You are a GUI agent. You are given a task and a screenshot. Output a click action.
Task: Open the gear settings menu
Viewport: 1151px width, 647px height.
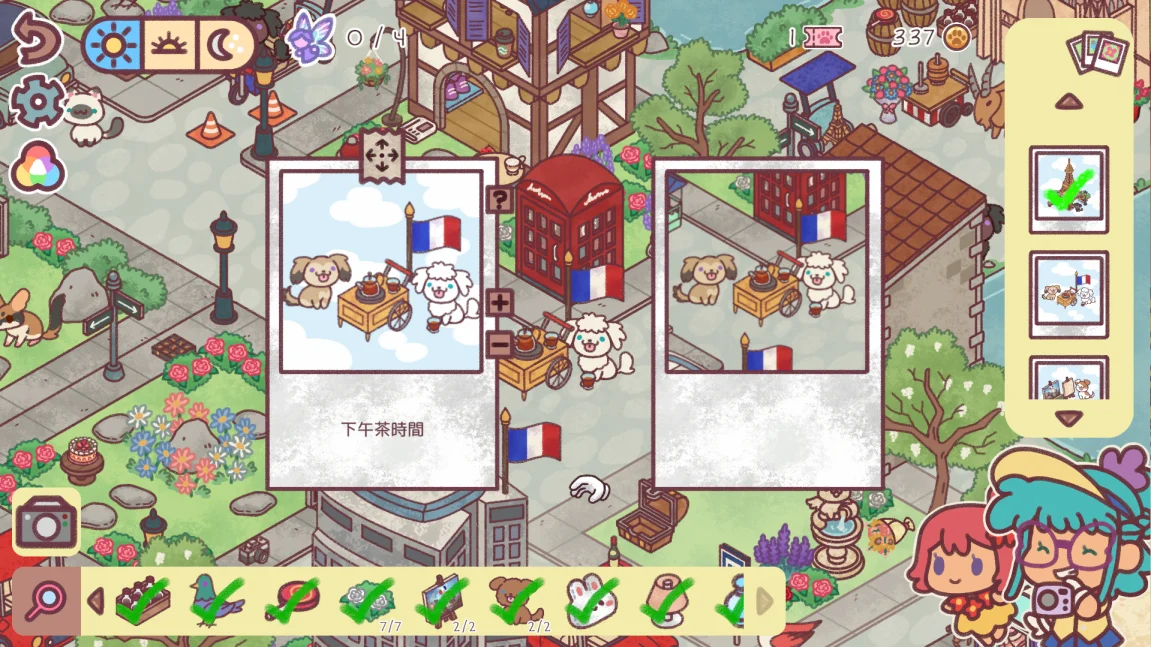pos(37,102)
